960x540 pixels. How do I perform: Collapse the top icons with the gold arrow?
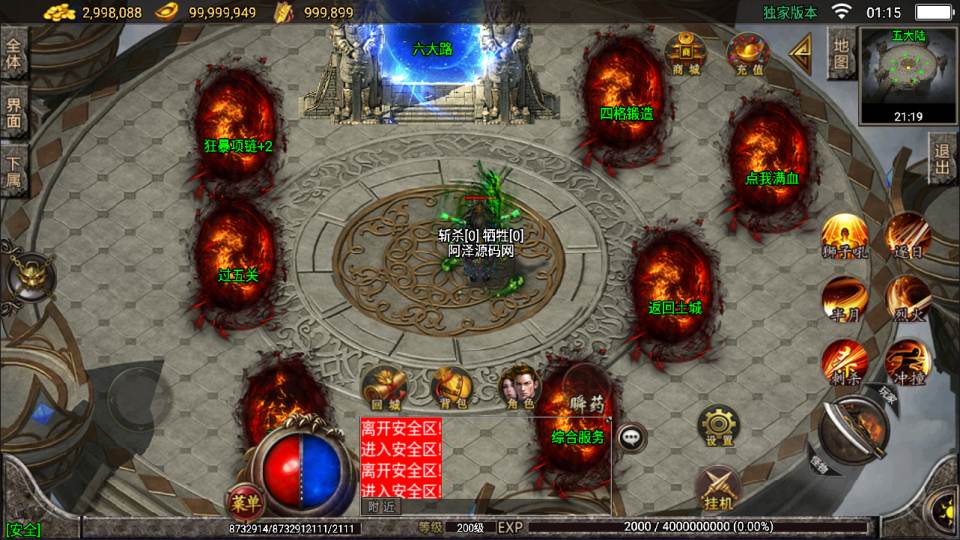coord(800,53)
